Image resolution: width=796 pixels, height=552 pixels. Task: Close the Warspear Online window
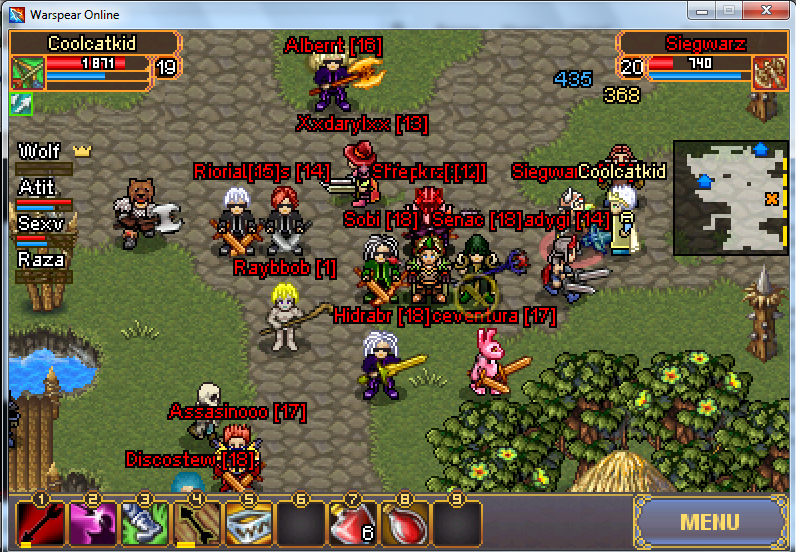coord(764,10)
